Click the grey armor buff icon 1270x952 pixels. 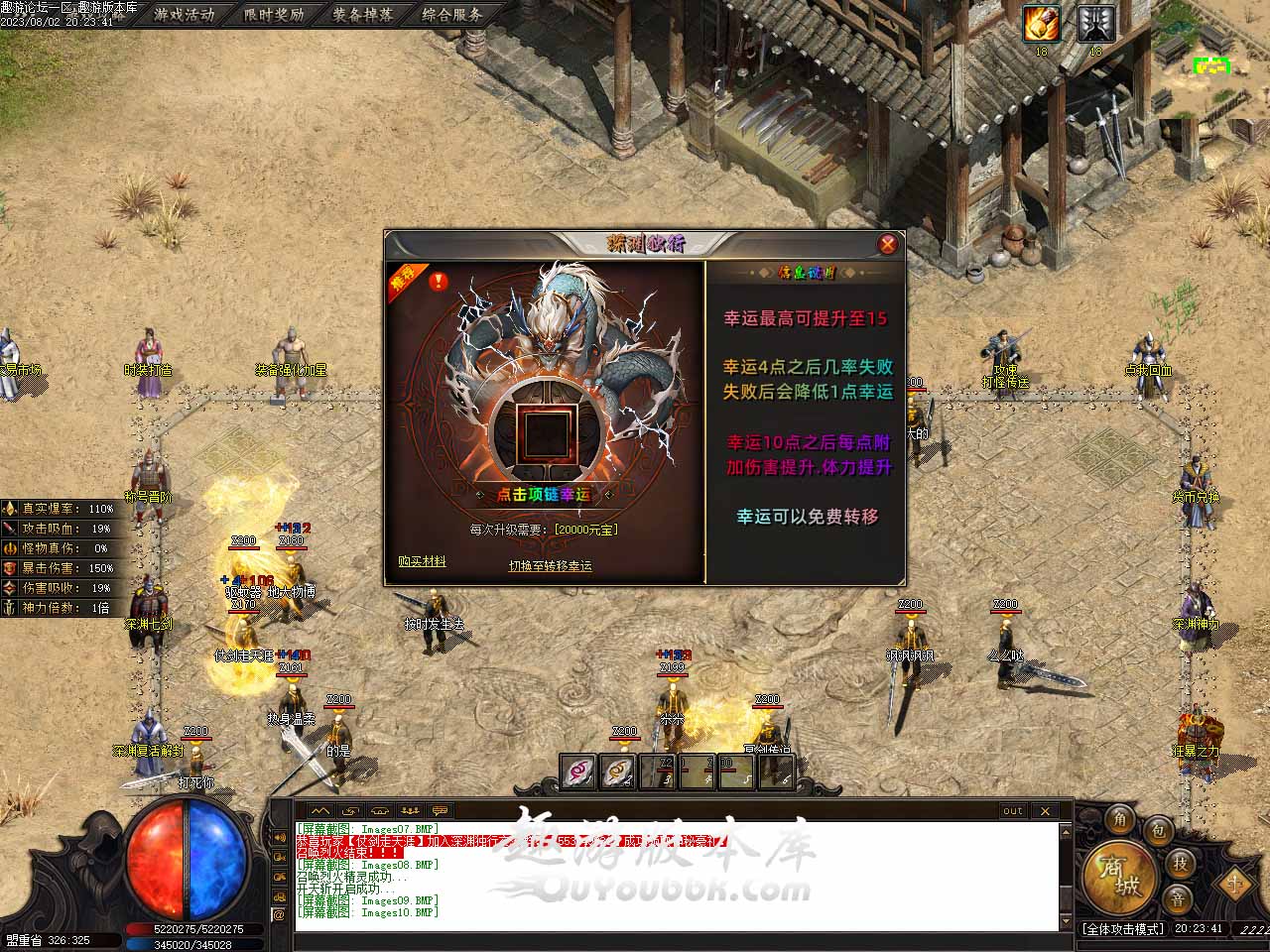tap(1095, 24)
